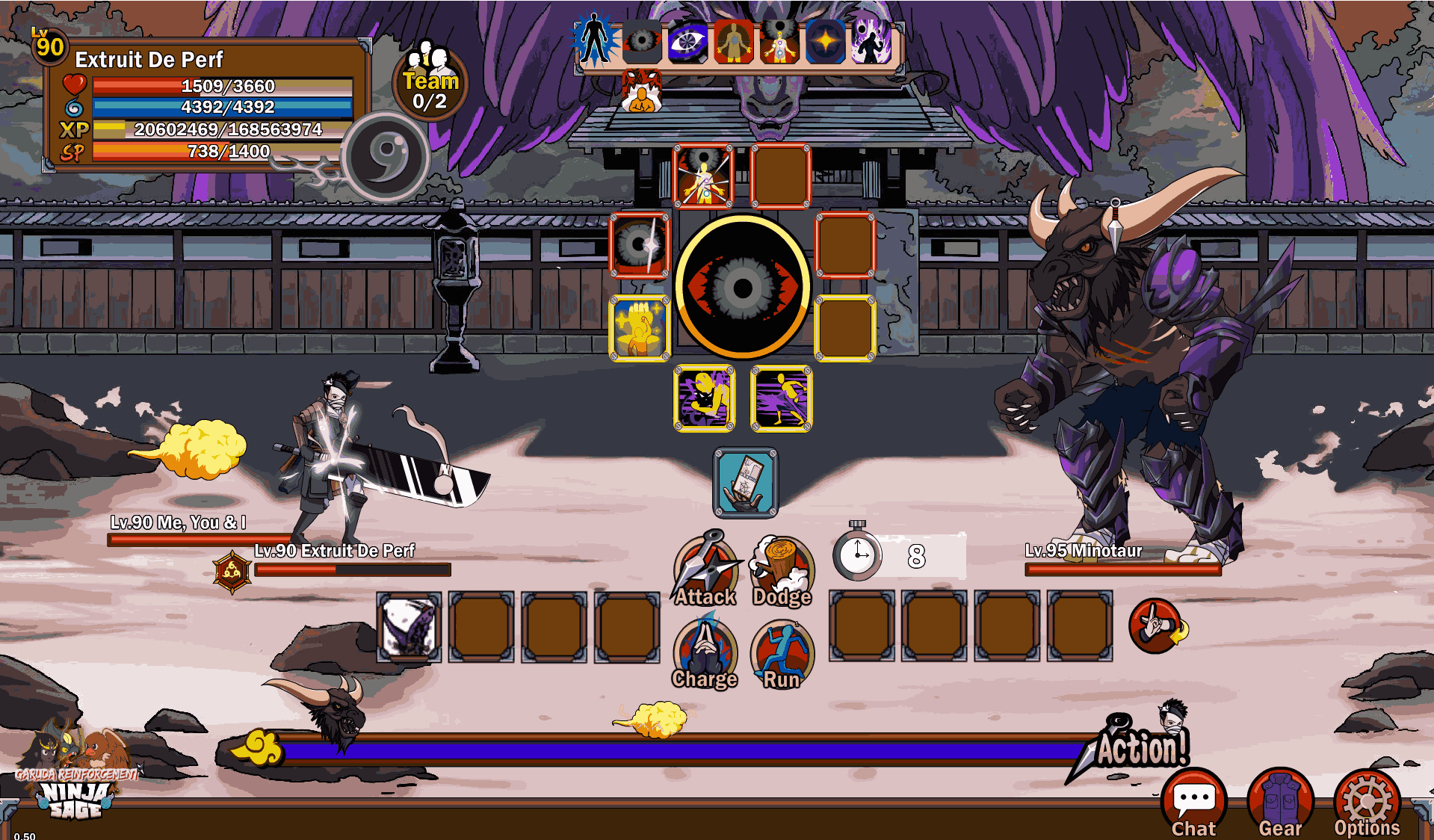Open the Gear menu
Image resolution: width=1434 pixels, height=840 pixels.
pyautogui.click(x=1280, y=804)
